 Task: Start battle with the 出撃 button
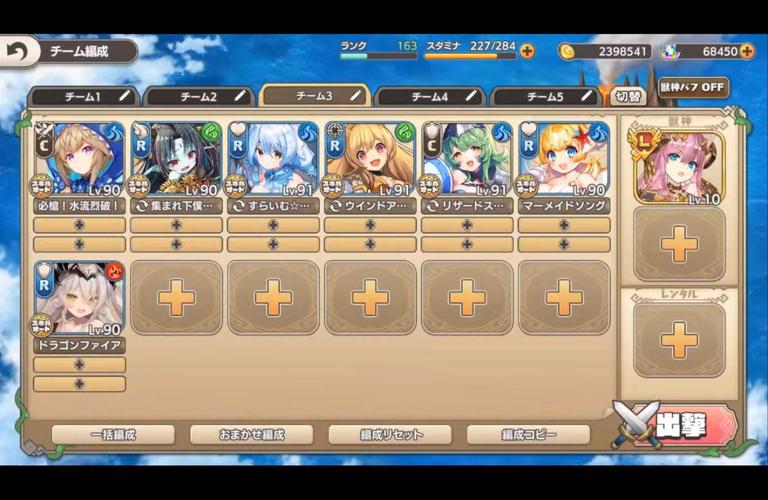coord(678,425)
